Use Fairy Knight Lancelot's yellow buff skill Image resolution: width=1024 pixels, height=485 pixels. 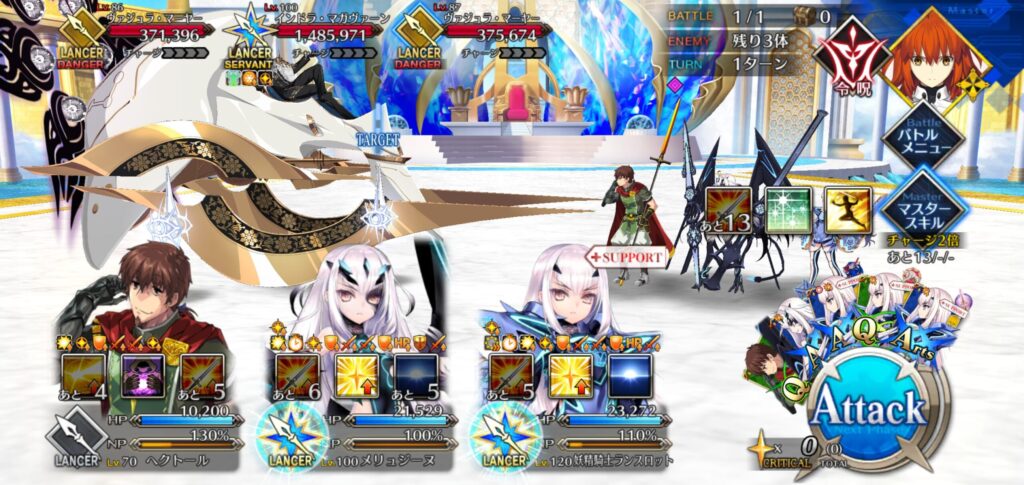(x=572, y=376)
